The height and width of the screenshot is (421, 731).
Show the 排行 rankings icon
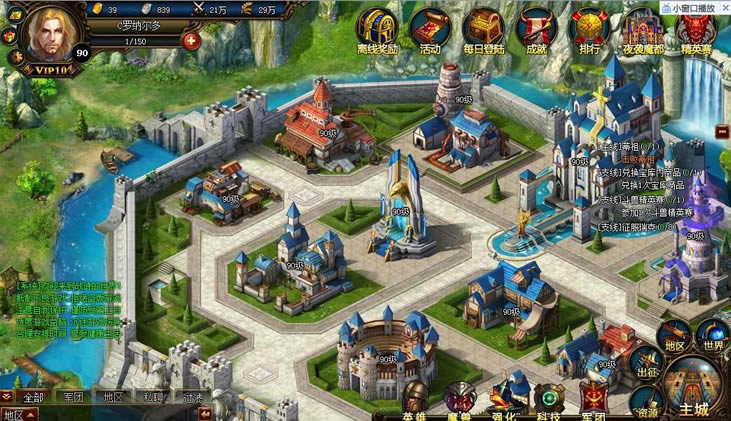[590, 30]
